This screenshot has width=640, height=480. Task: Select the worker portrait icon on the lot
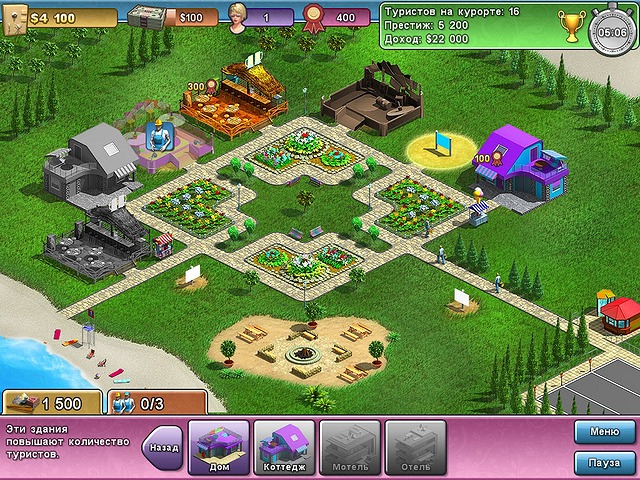[156, 135]
